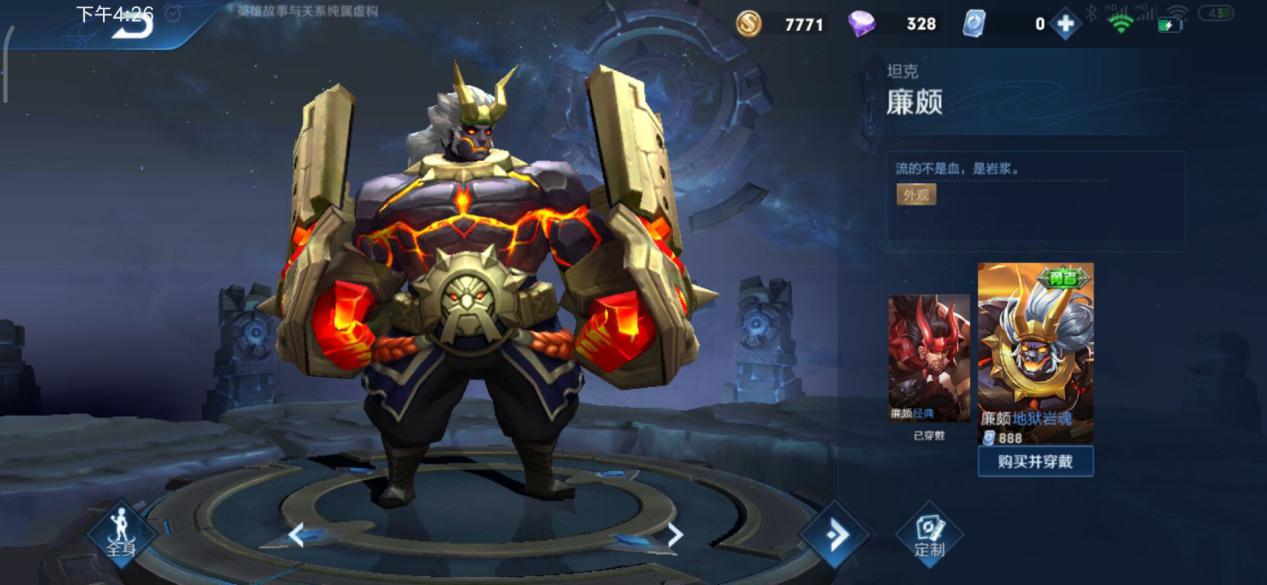This screenshot has height=585, width=1267.
Task: Select the 廉颇 经典 skin thumbnail
Action: tap(929, 358)
